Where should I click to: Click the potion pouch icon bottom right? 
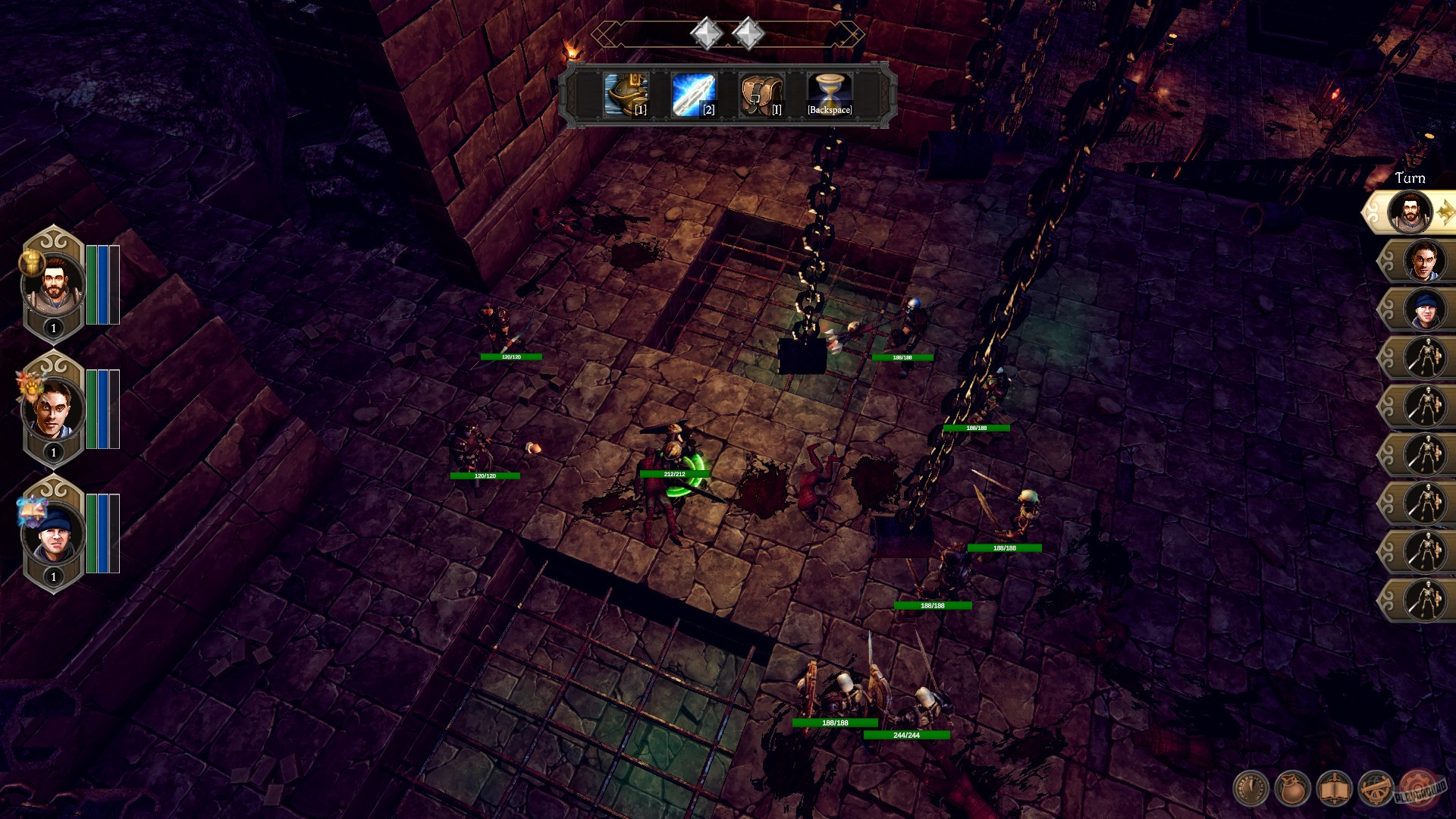[x=1291, y=787]
